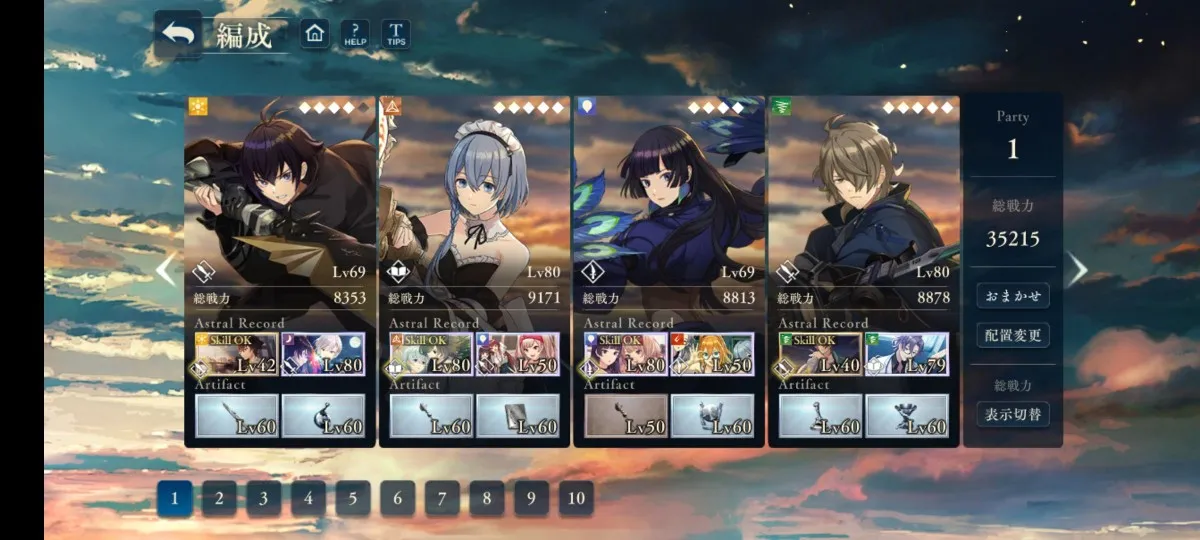Open the home screen via house icon
The image size is (1200, 540).
pyautogui.click(x=315, y=34)
